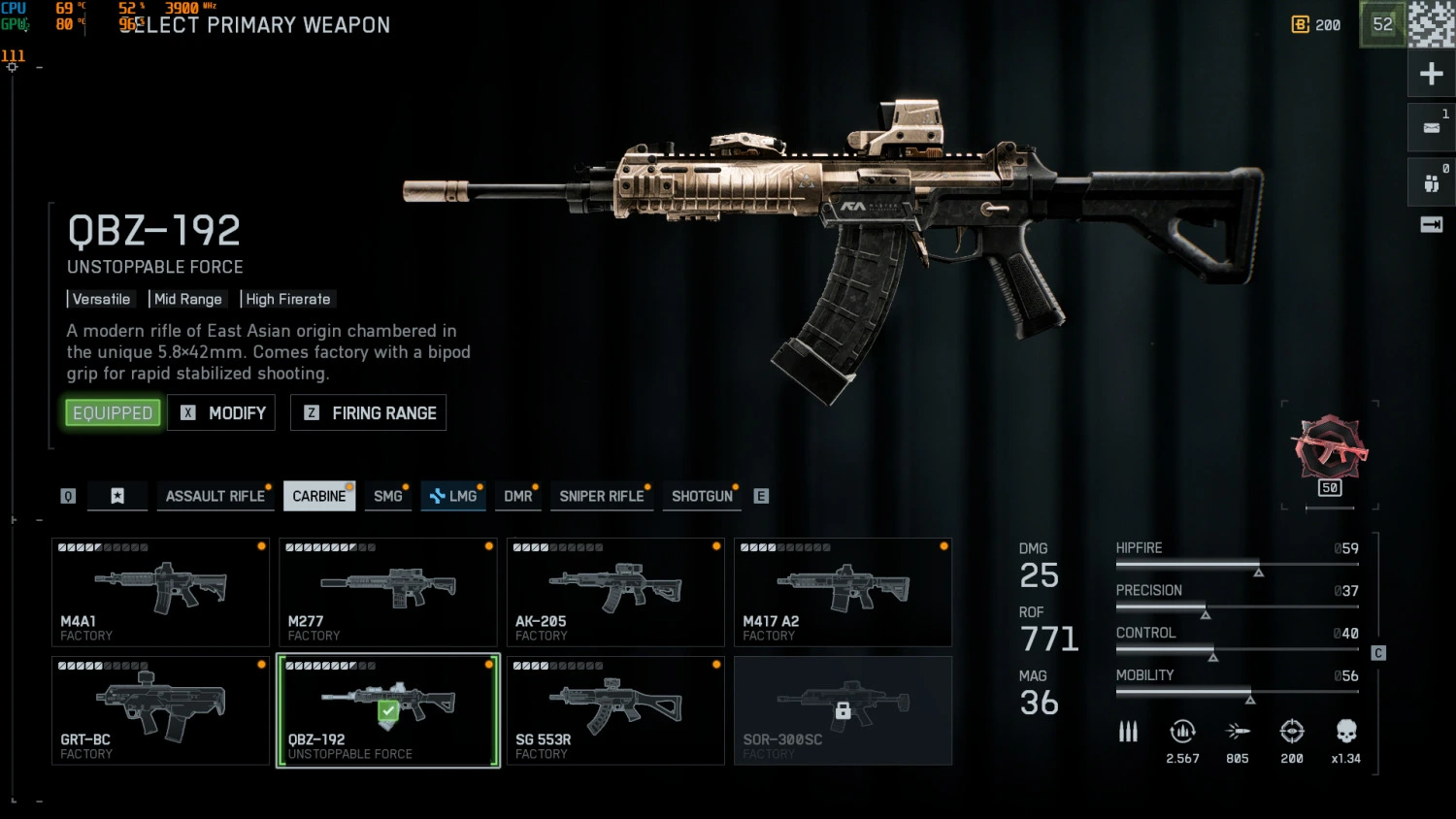Select the M4A1 weapon tile

[x=160, y=592]
